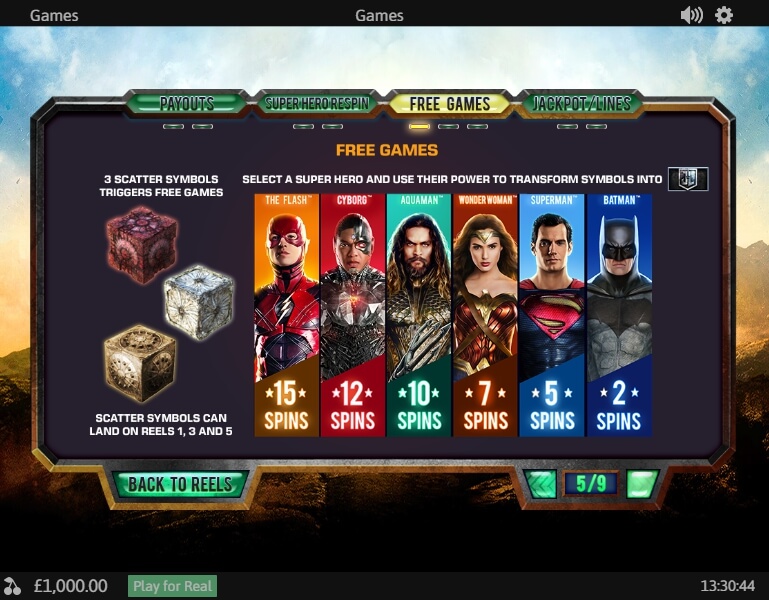Image resolution: width=769 pixels, height=600 pixels.
Task: Open the Super Hero Respin tab
Action: coord(317,103)
